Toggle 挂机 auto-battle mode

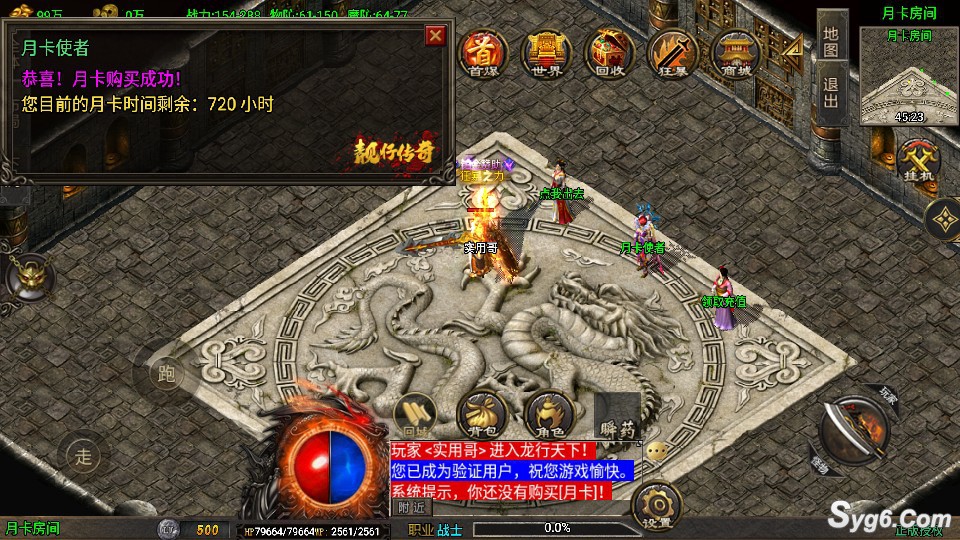tap(917, 160)
